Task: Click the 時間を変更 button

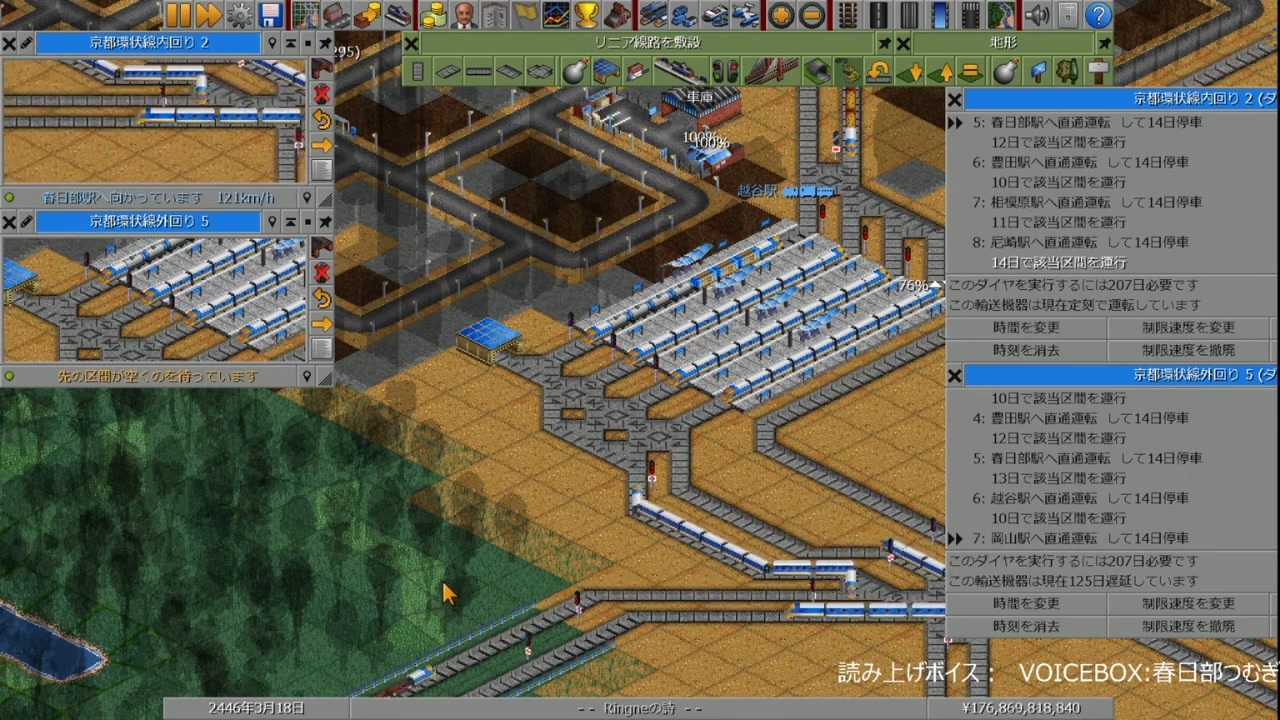Action: tap(1026, 325)
